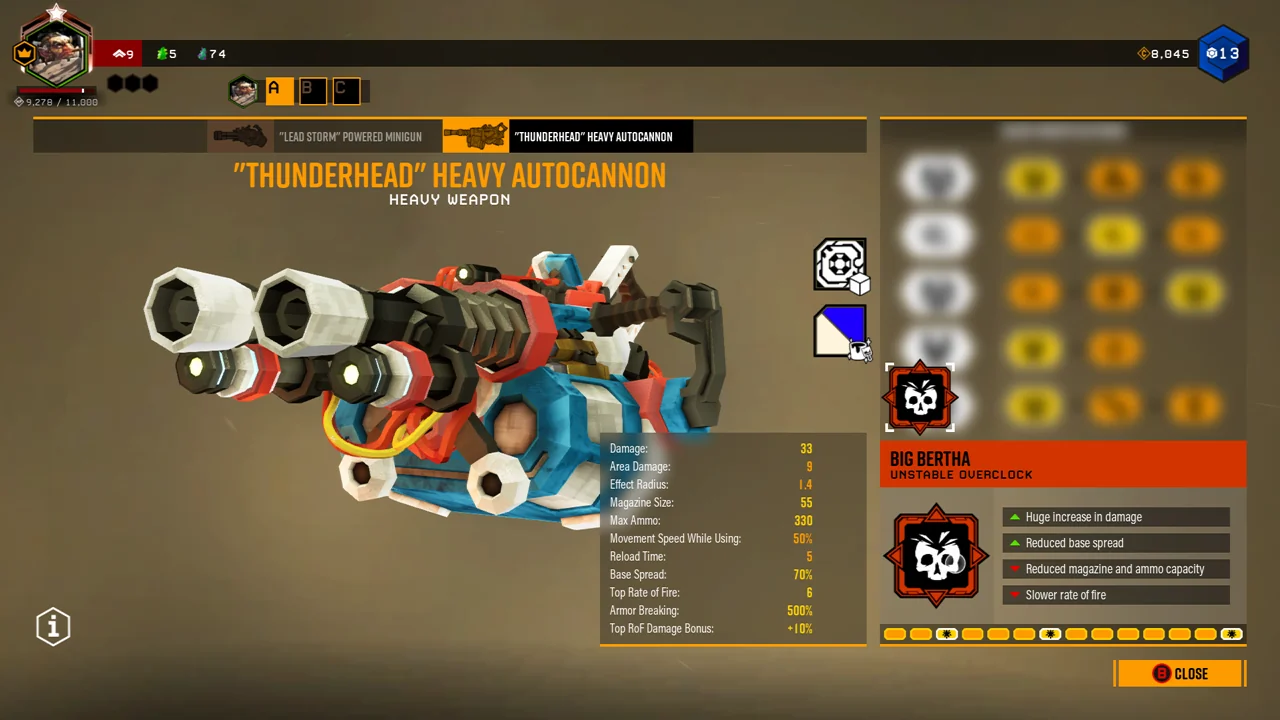This screenshot has width=1280, height=720.
Task: Choose loadout A
Action: tap(278, 91)
